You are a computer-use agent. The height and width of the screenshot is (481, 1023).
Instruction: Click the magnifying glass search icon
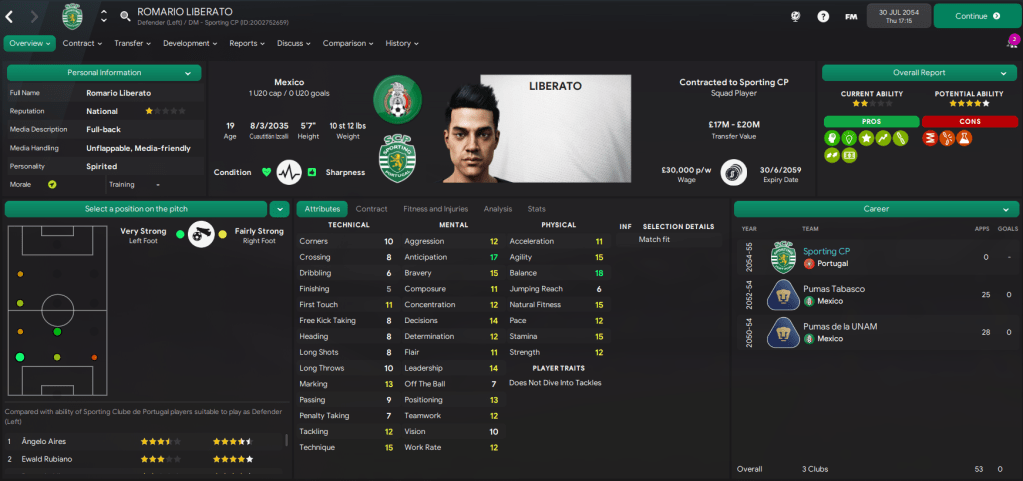pyautogui.click(x=125, y=16)
